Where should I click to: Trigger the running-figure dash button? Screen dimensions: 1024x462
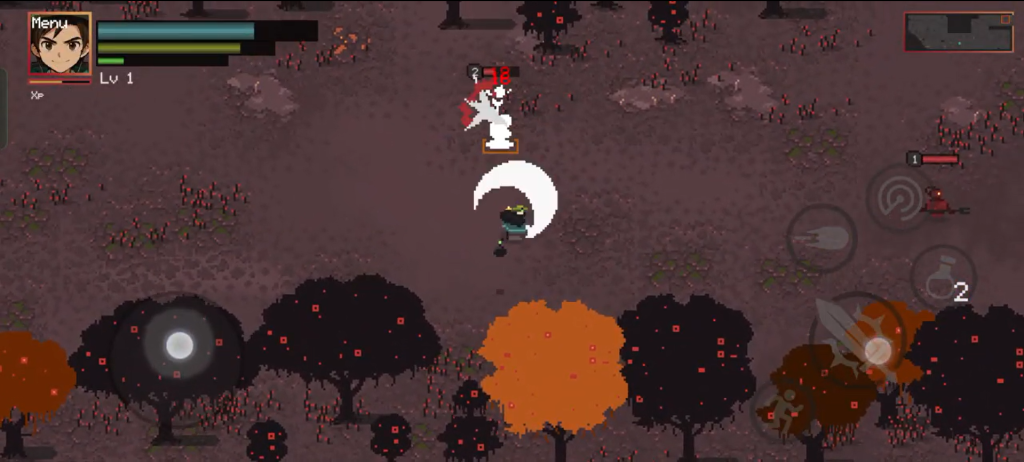pos(784,411)
